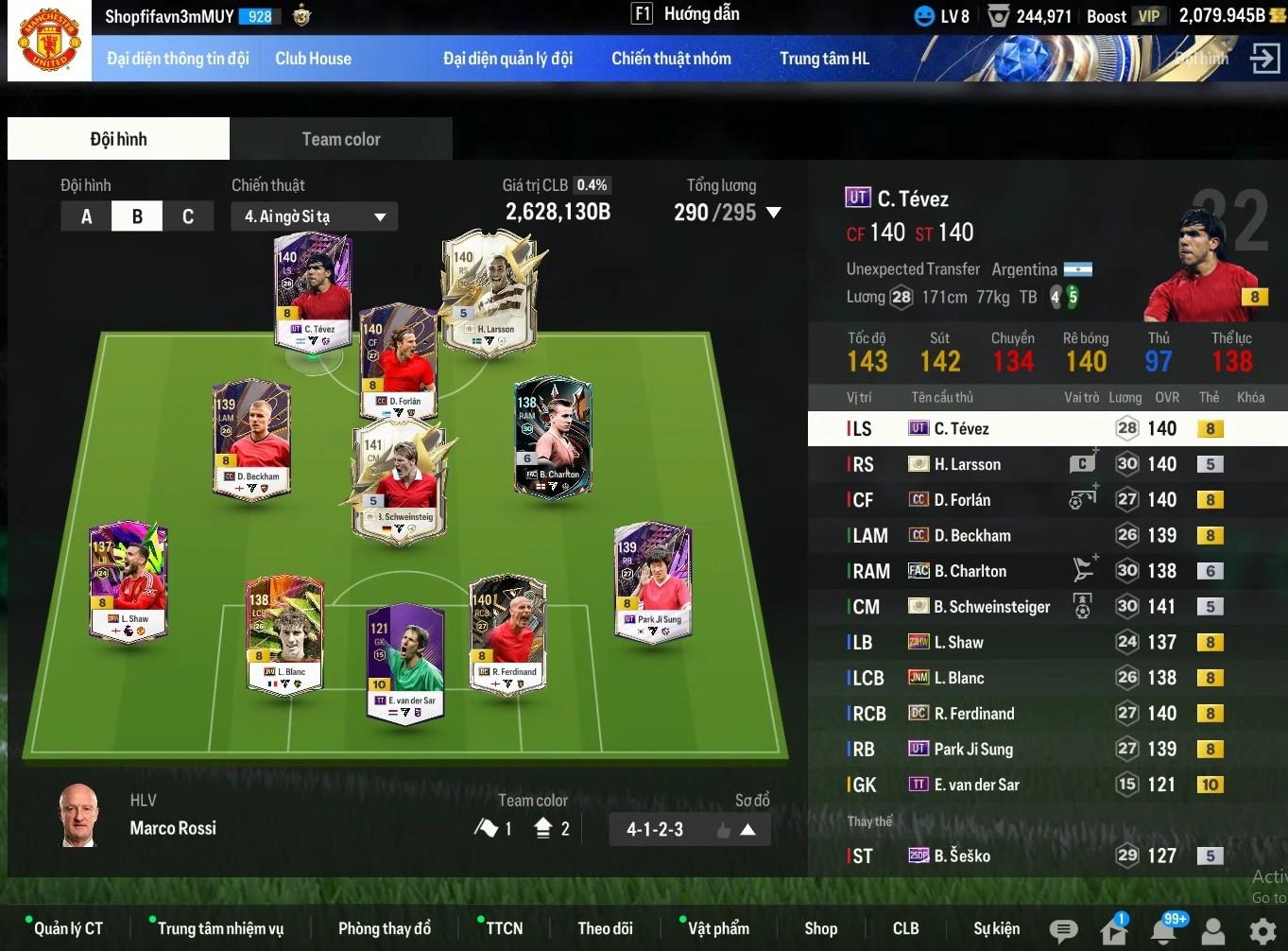Open the Shop from bottom bar
The image size is (1288, 951).
pos(820,928)
